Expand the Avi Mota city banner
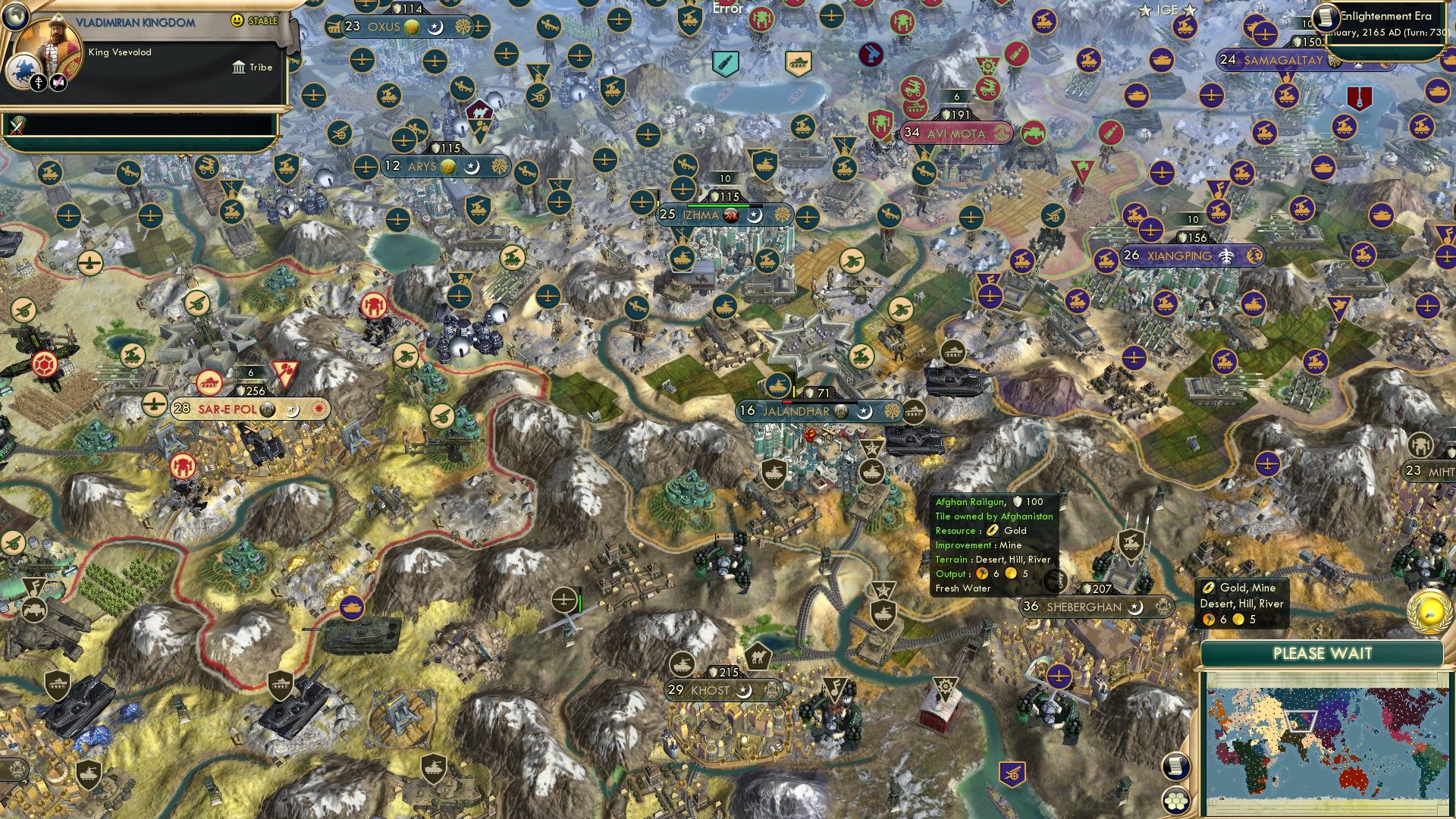 pyautogui.click(x=955, y=133)
